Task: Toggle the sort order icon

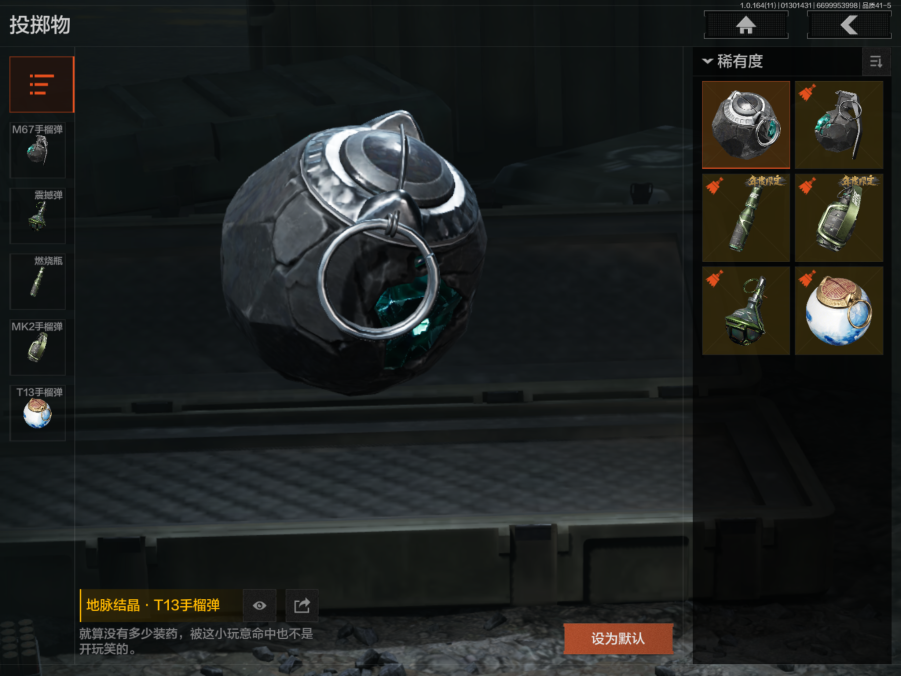Action: 876,62
